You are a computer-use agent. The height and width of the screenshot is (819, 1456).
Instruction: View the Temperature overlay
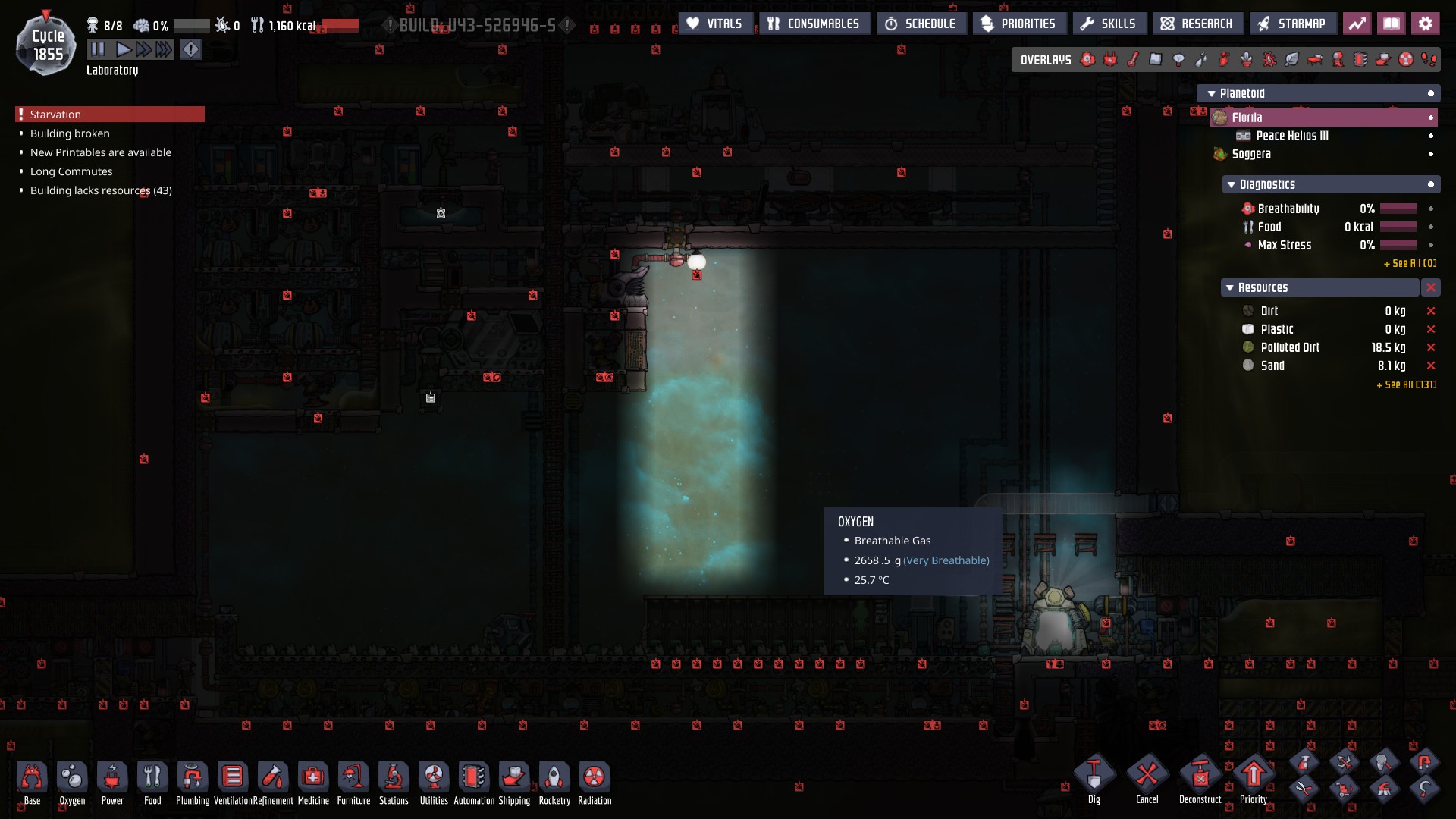tap(1133, 59)
